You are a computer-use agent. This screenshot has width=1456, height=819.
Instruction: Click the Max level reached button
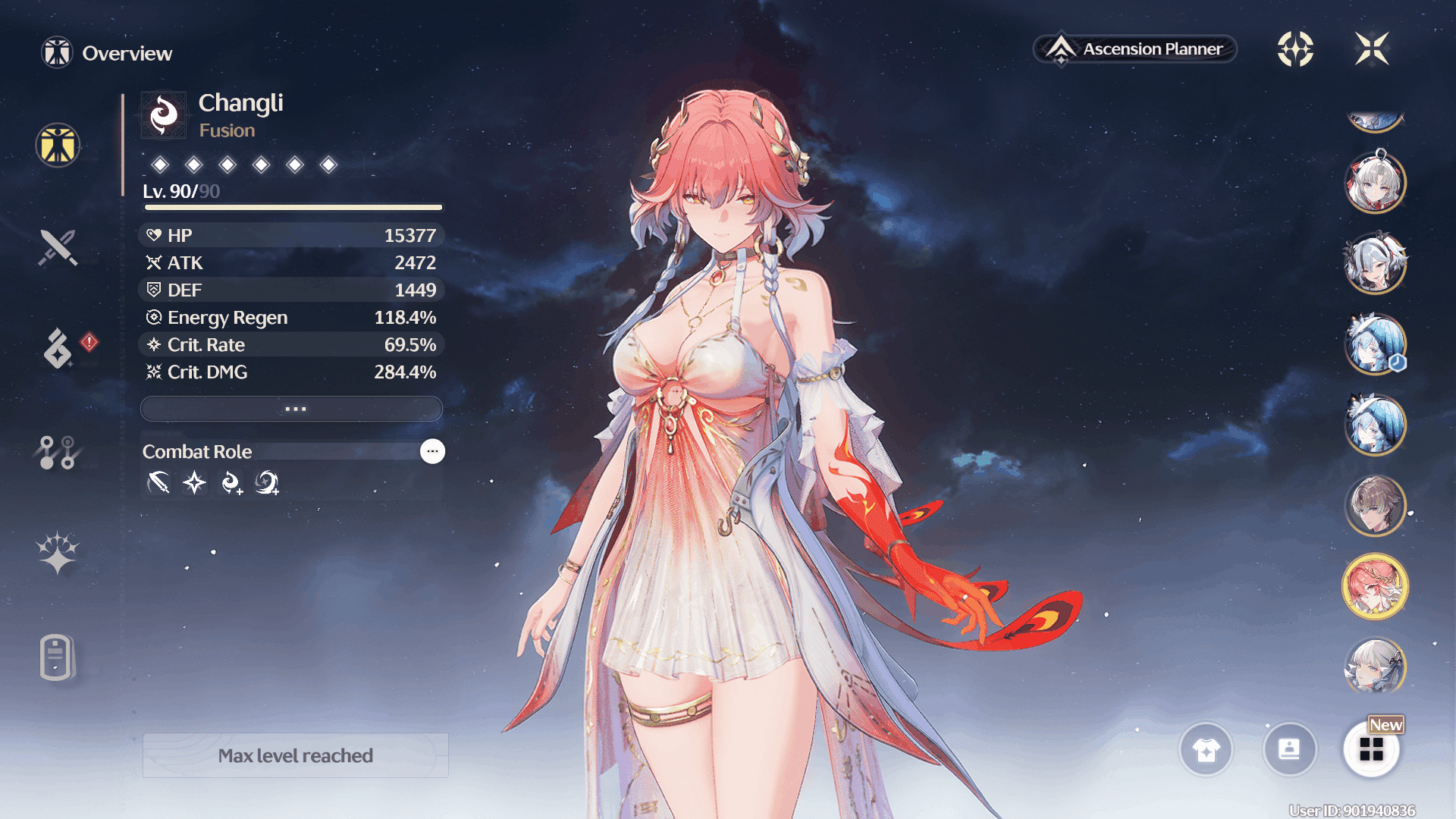coord(296,755)
